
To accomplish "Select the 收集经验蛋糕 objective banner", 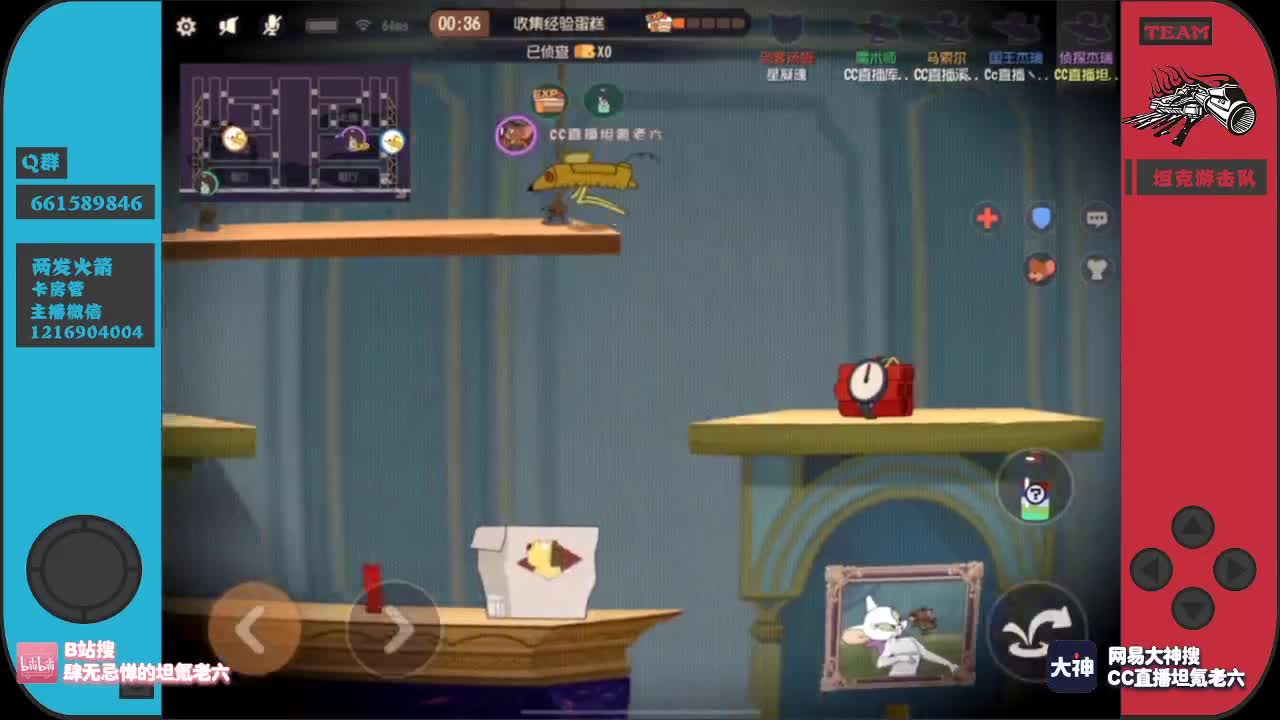I will [x=560, y=22].
